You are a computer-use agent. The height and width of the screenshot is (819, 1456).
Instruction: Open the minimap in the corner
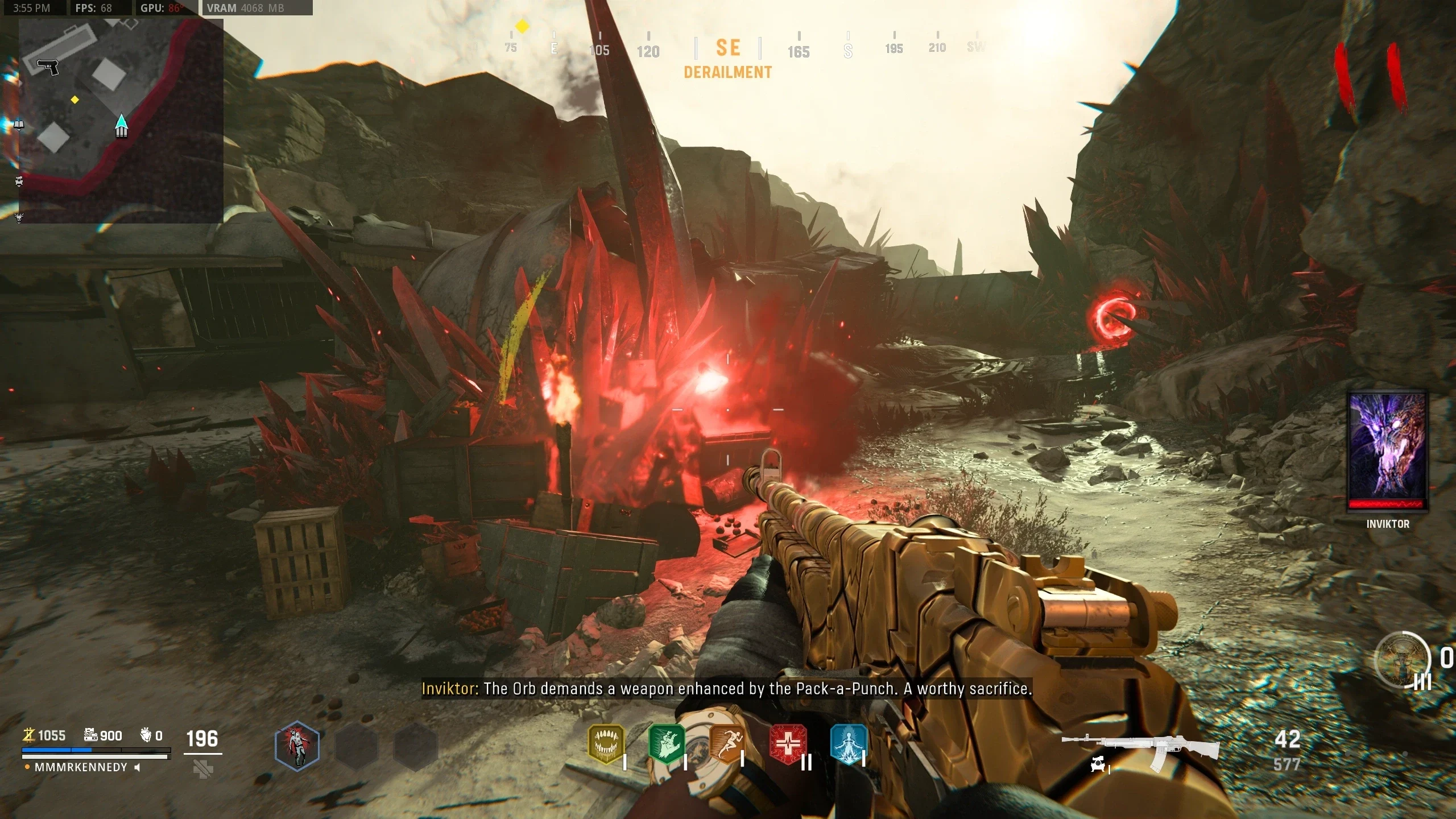(x=121, y=121)
